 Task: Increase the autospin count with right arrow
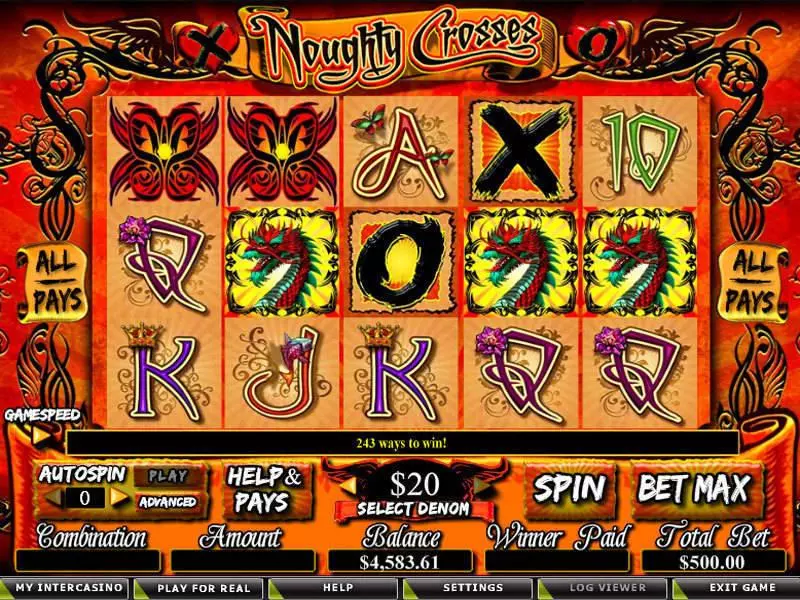coord(119,496)
